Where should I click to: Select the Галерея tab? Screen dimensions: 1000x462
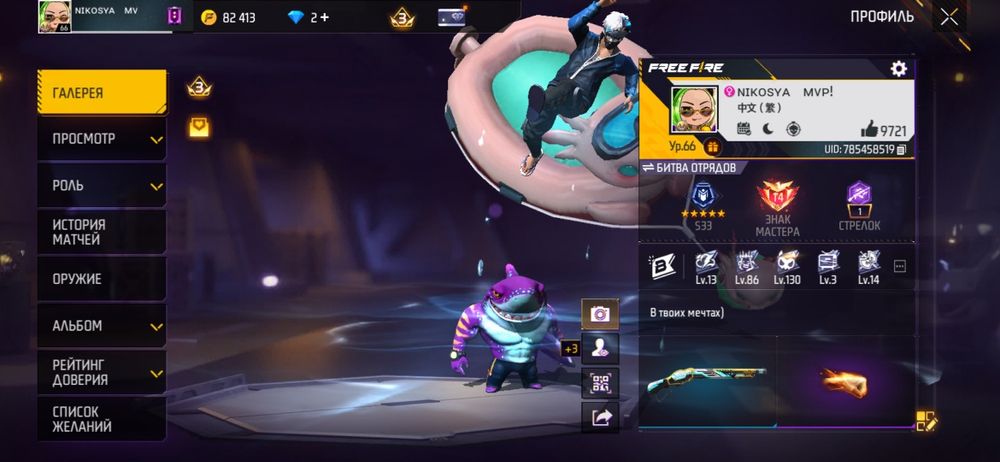[x=101, y=93]
